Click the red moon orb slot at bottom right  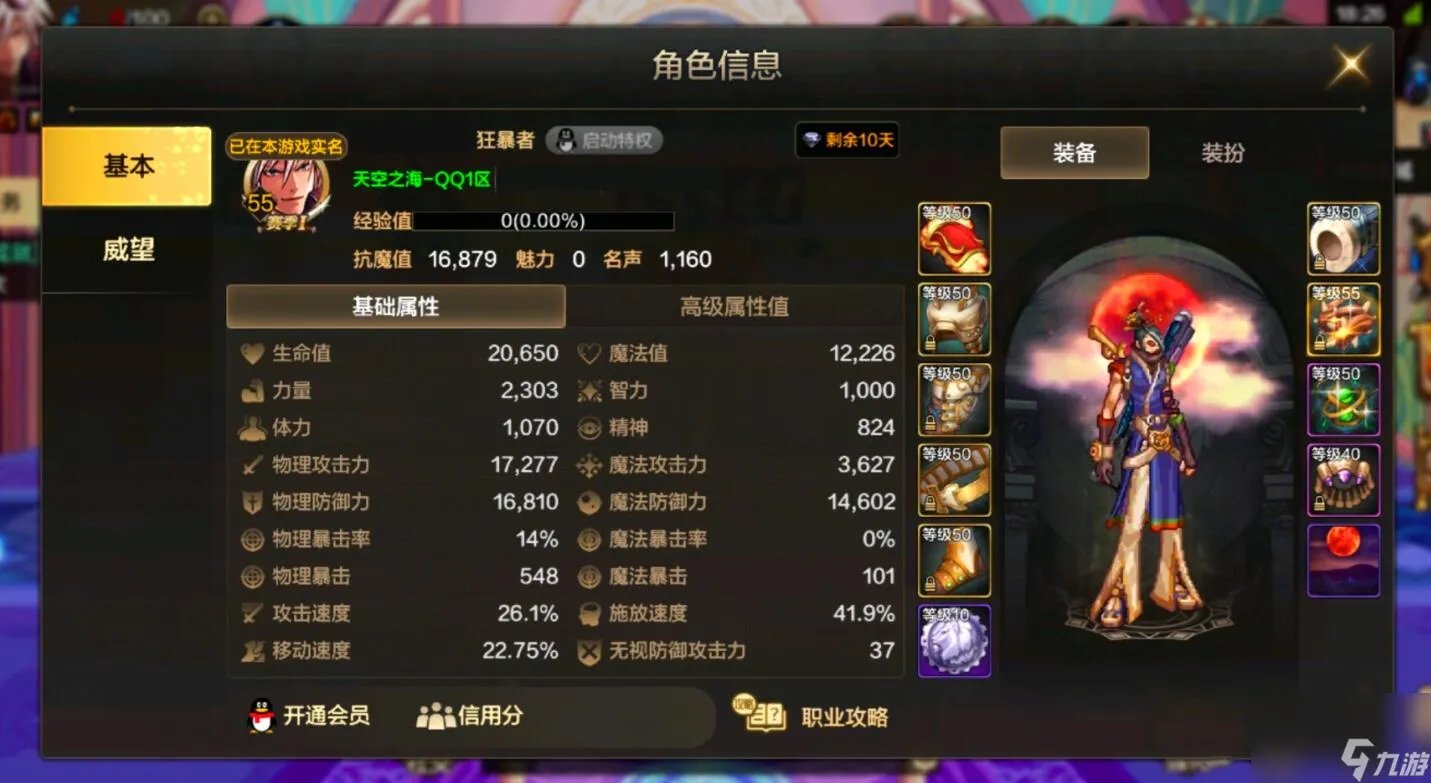click(x=1344, y=558)
